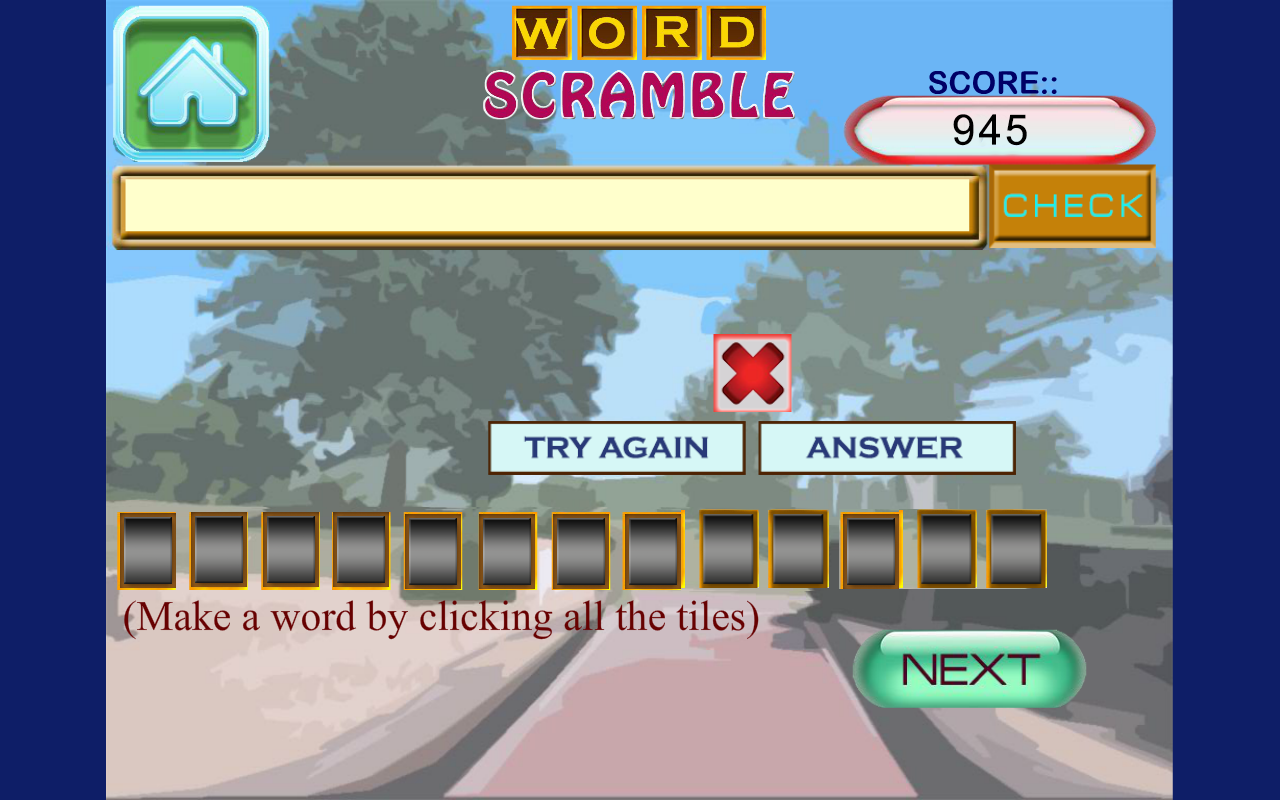Screen dimensions: 1280x800
Task: Click the instruction text about clicking tiles
Action: coord(443,616)
